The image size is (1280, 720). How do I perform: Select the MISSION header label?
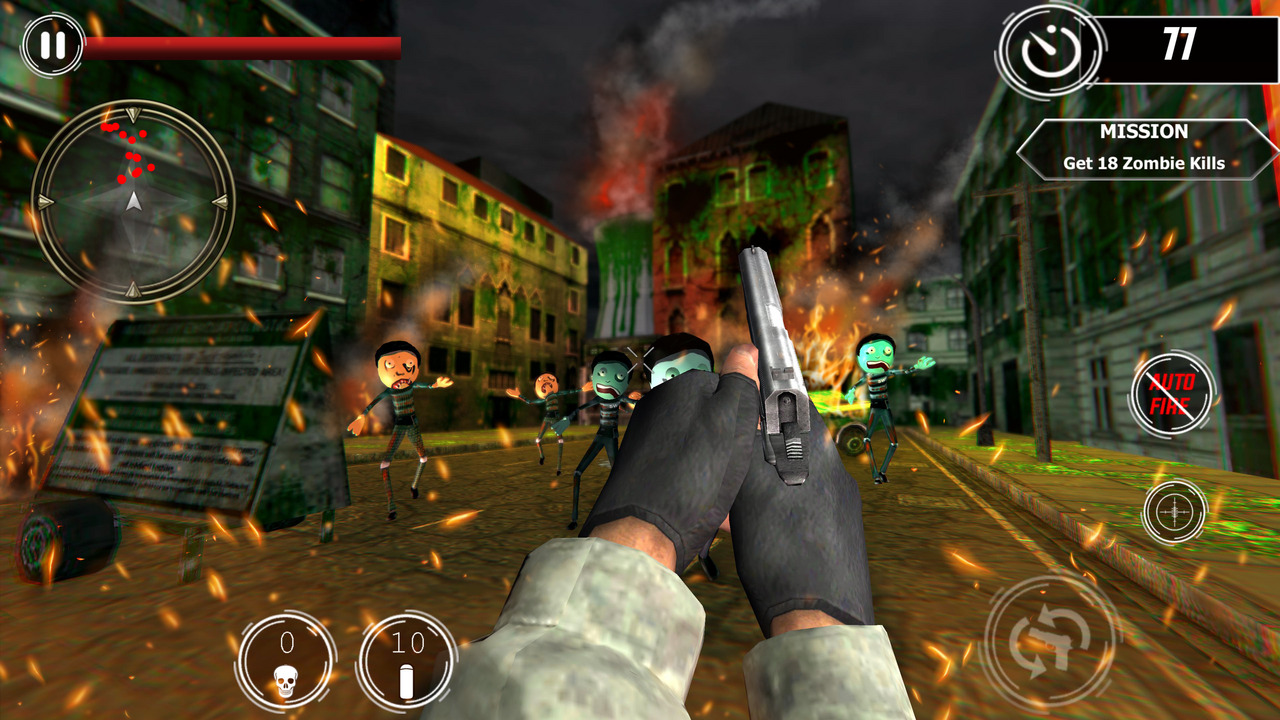(1143, 131)
